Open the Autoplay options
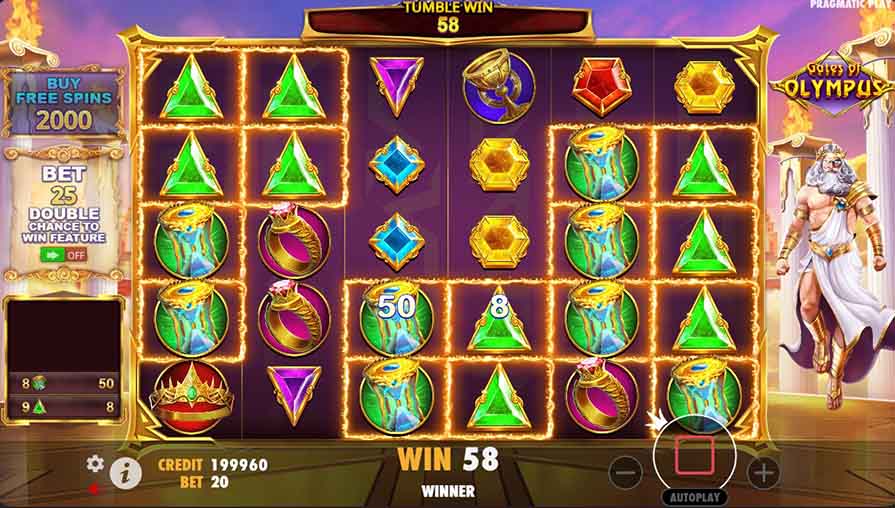895x508 pixels. [694, 497]
